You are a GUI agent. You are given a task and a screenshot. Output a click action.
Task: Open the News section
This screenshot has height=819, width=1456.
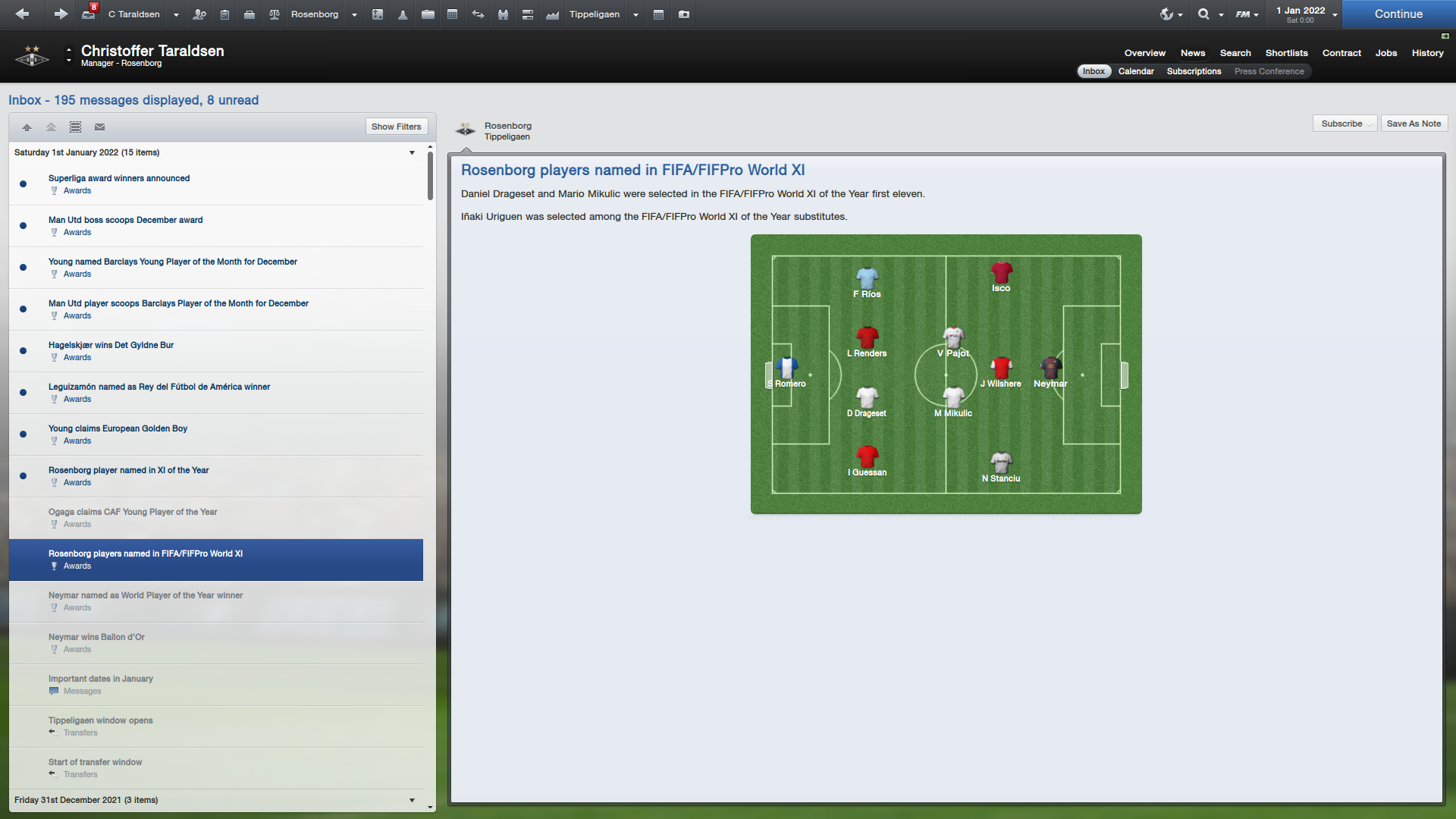click(1192, 53)
